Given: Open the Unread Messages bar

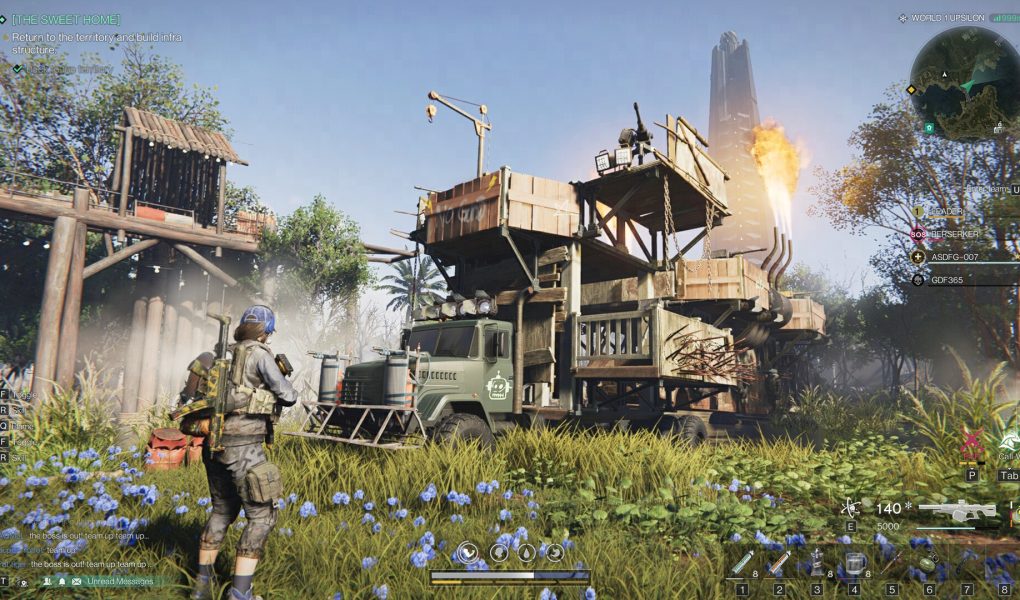Looking at the screenshot, I should [120, 581].
